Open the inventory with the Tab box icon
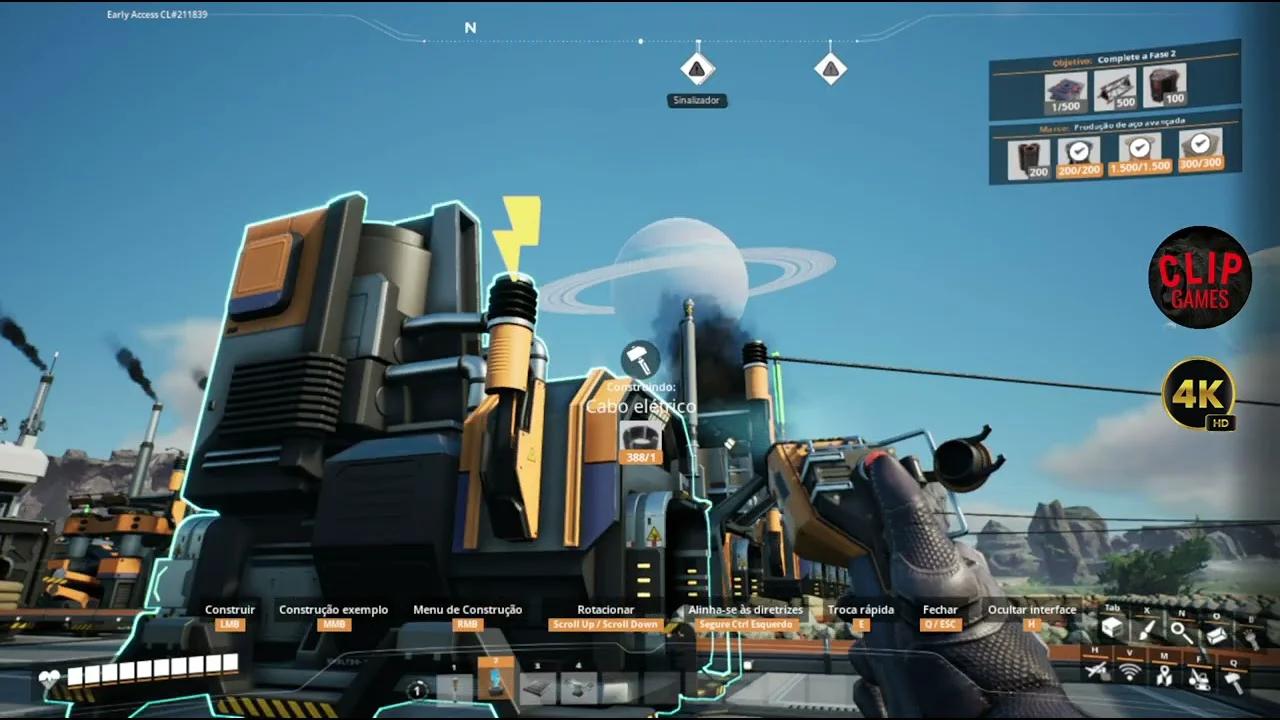The width and height of the screenshot is (1280, 720). [x=1111, y=627]
